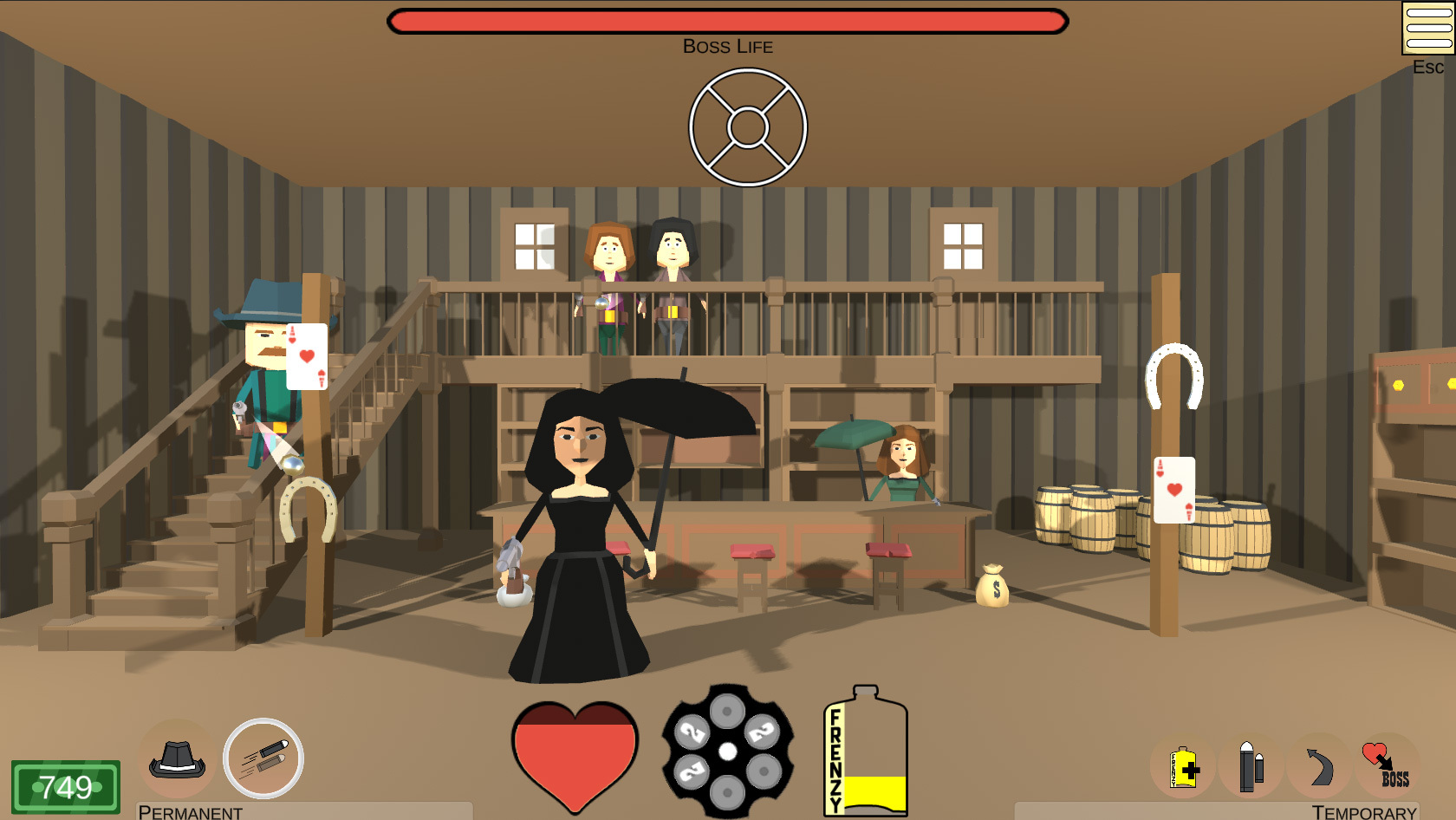Click the black hat icon under Permanent
This screenshot has width=1456, height=820.
(177, 761)
